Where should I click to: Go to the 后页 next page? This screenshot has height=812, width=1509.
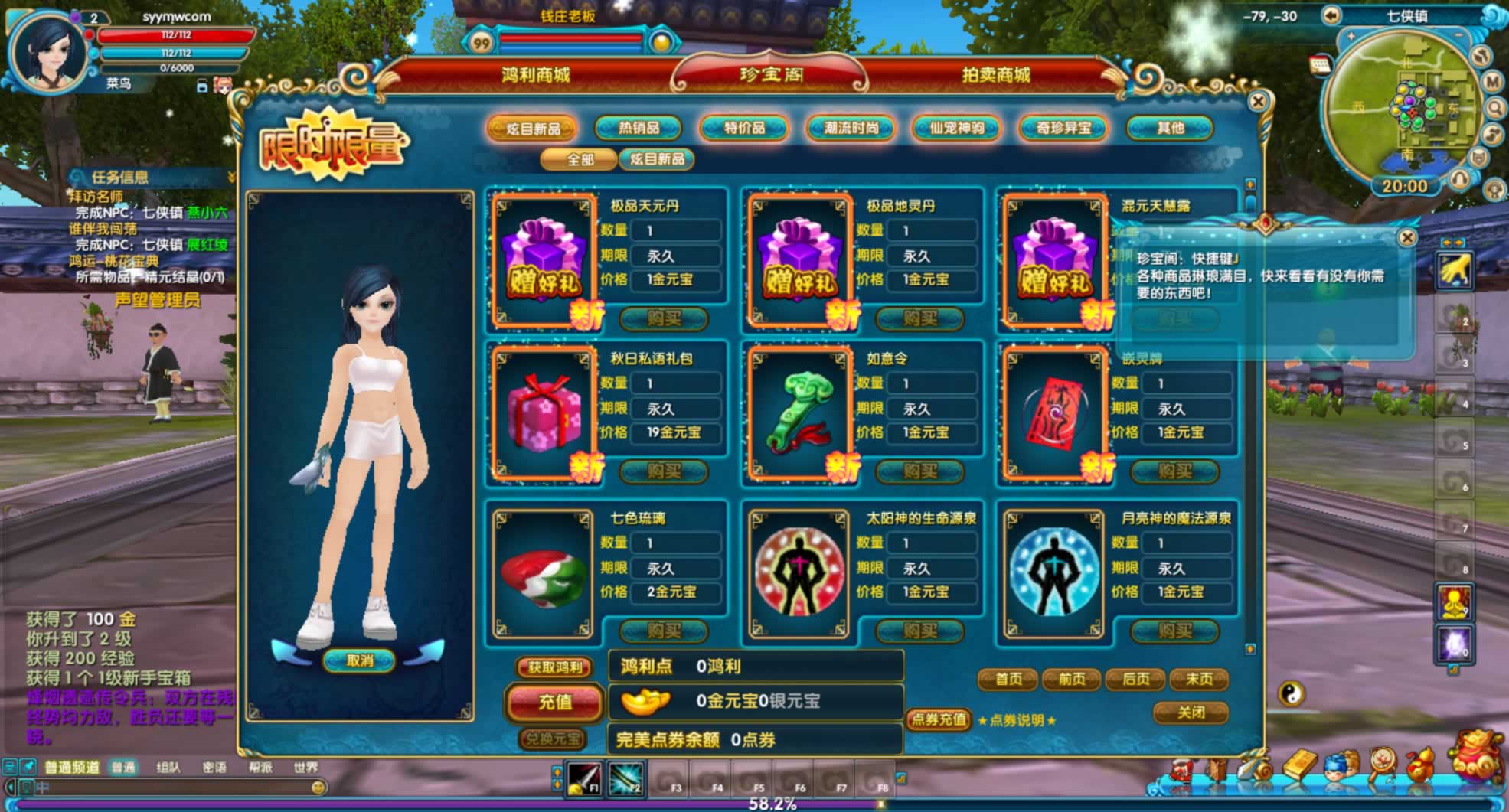pyautogui.click(x=1135, y=679)
